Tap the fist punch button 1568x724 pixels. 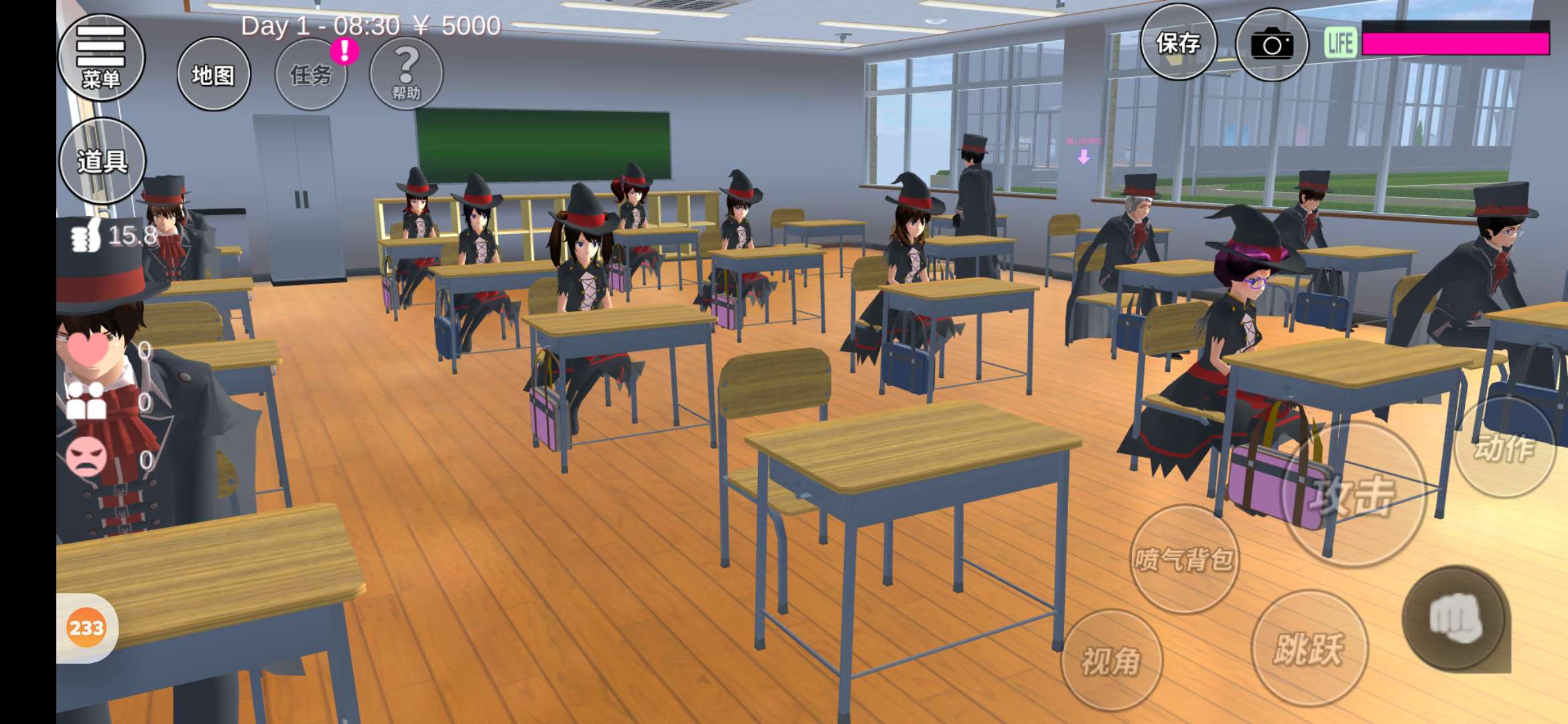click(1455, 618)
